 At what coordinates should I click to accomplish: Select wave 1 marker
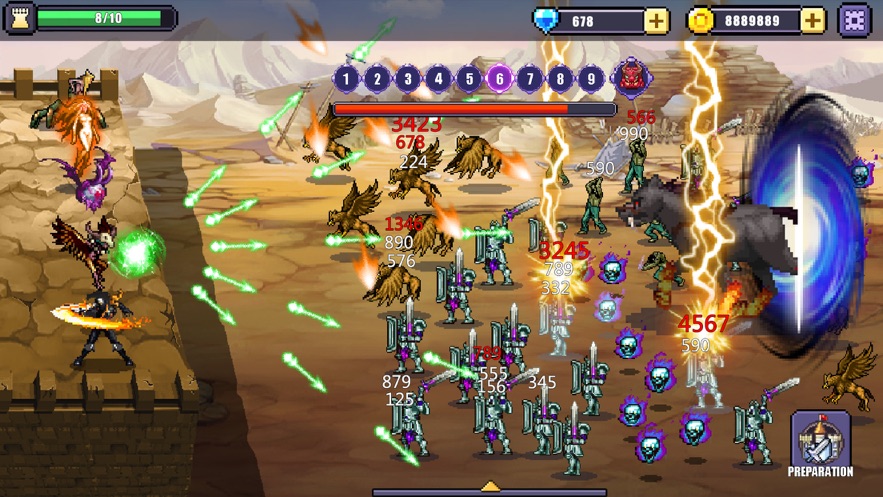tap(346, 78)
